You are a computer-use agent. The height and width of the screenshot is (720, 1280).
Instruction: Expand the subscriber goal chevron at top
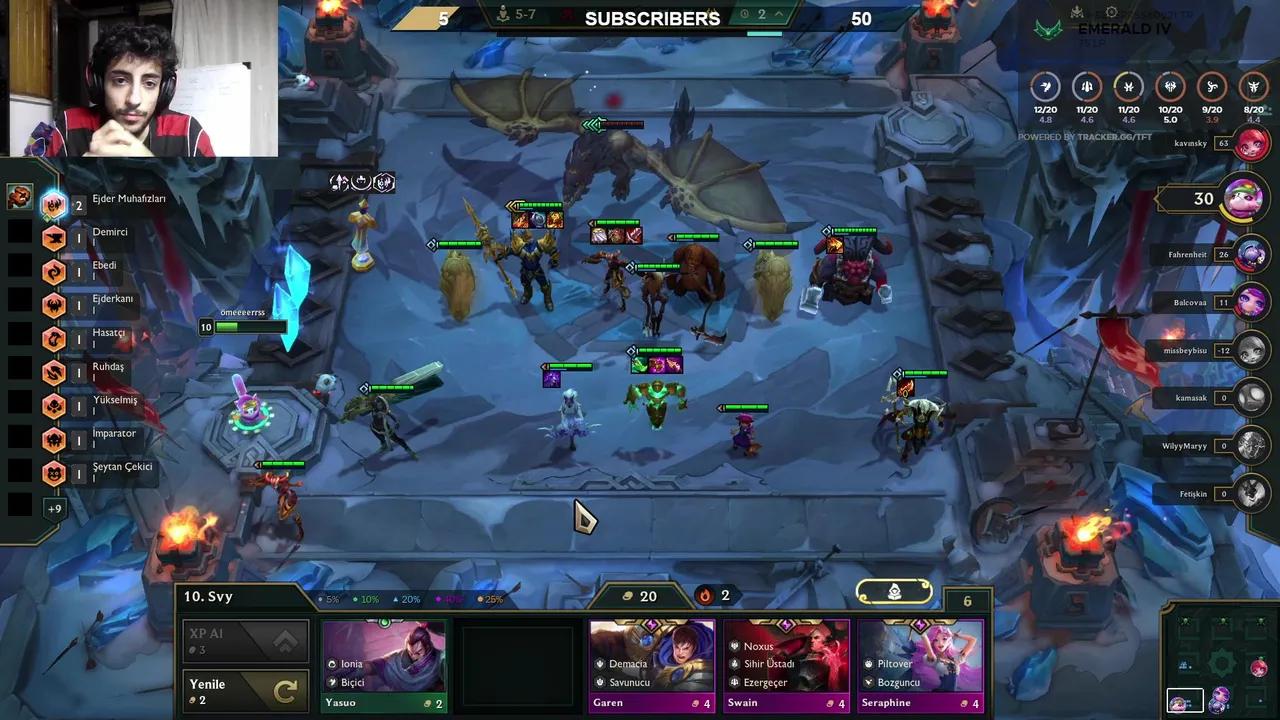point(779,16)
